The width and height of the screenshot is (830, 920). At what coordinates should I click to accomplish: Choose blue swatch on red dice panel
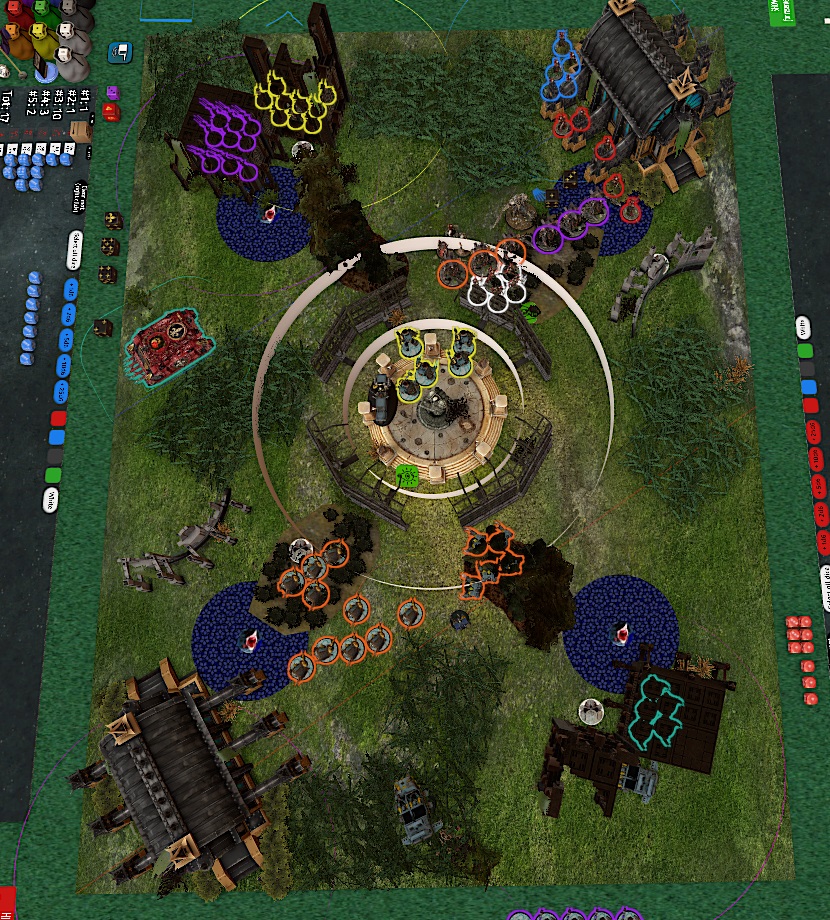click(808, 388)
